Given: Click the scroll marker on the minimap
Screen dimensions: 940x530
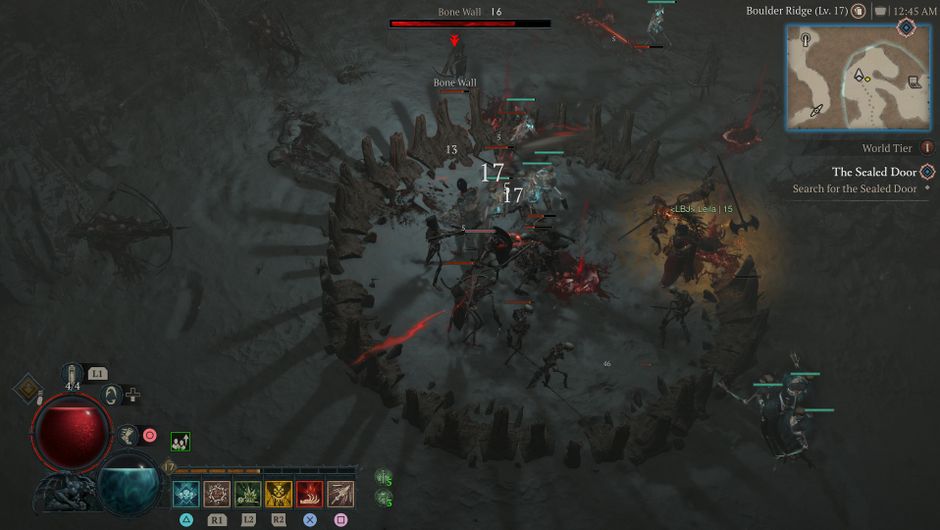Looking at the screenshot, I should pyautogui.click(x=914, y=83).
